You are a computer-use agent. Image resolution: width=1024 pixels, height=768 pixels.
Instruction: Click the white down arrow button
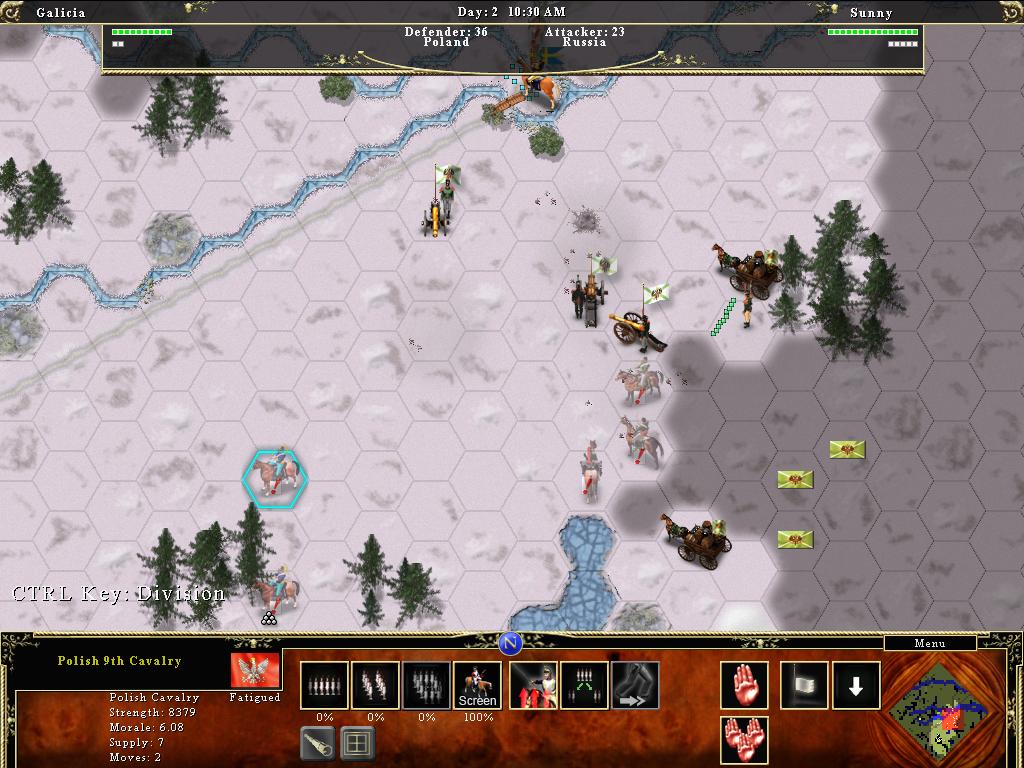[x=856, y=686]
